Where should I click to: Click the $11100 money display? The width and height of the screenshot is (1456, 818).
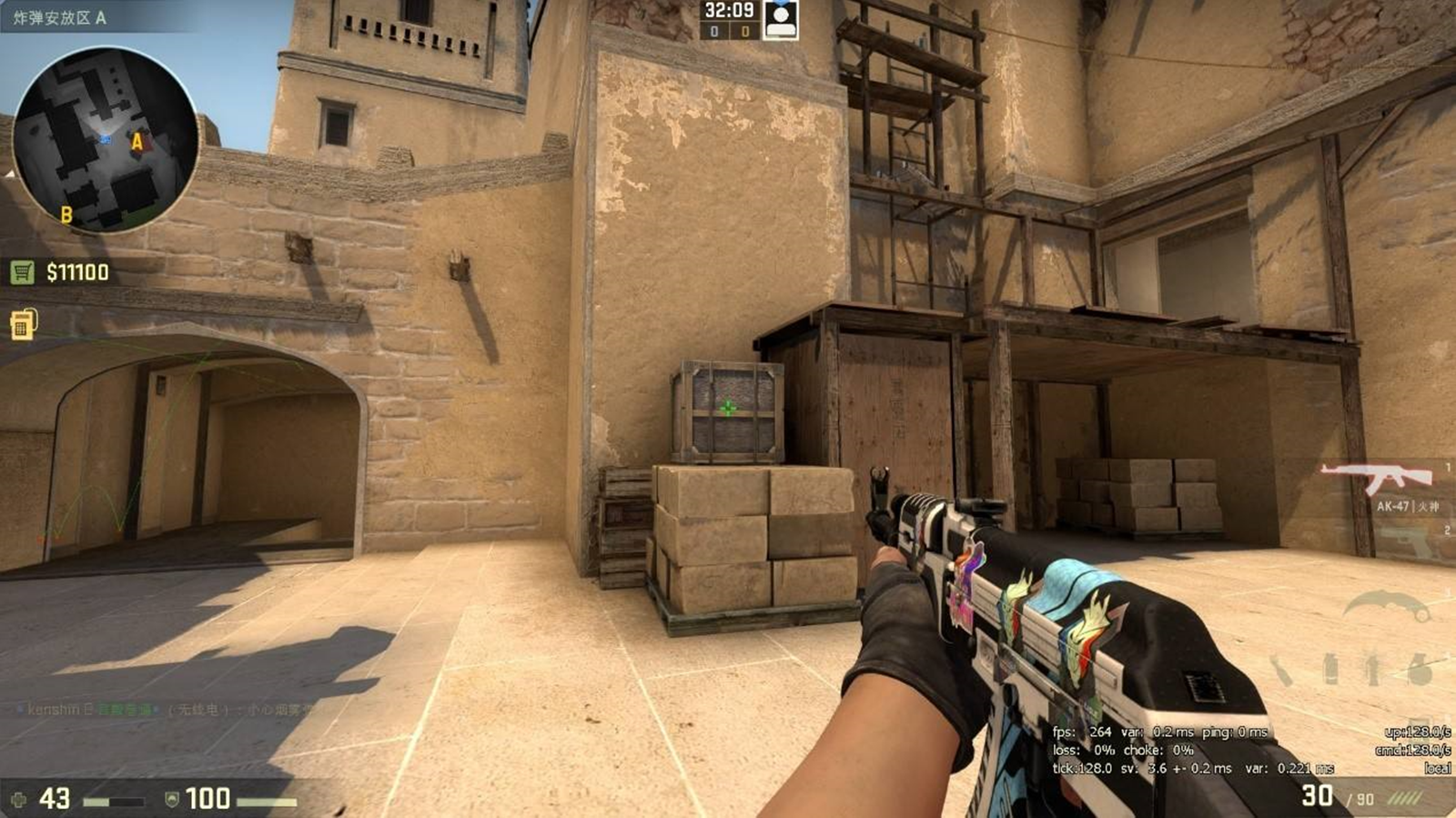76,270
